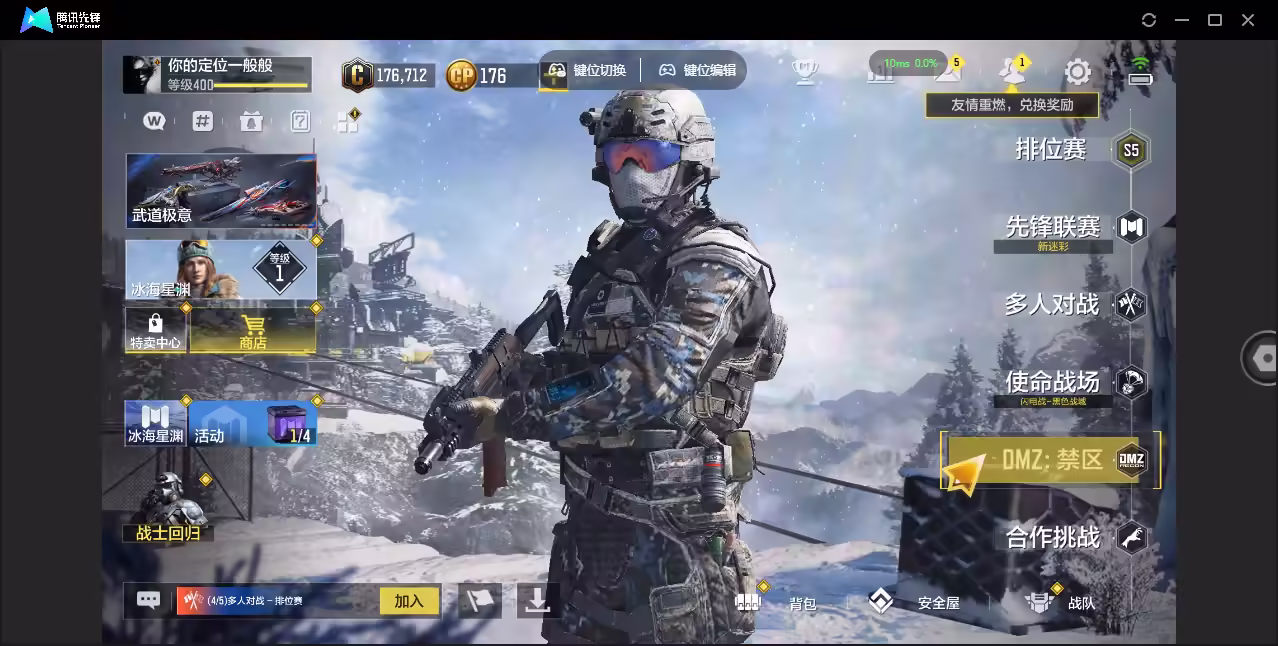Enter the DMZ: 禁区 mode
Screen dimensions: 1278x646
(x=1052, y=460)
